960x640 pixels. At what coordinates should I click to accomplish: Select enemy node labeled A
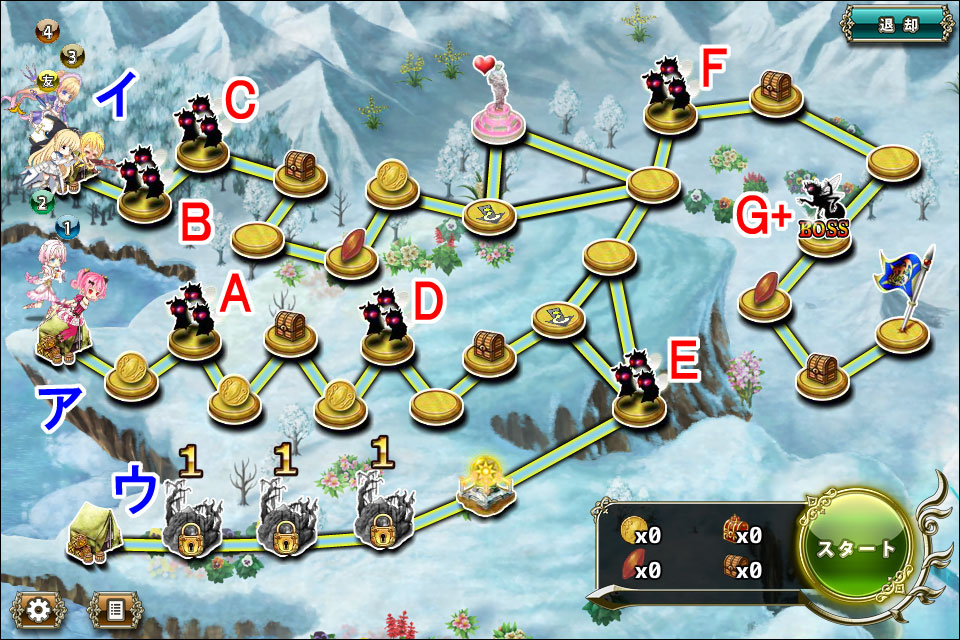pos(194,322)
